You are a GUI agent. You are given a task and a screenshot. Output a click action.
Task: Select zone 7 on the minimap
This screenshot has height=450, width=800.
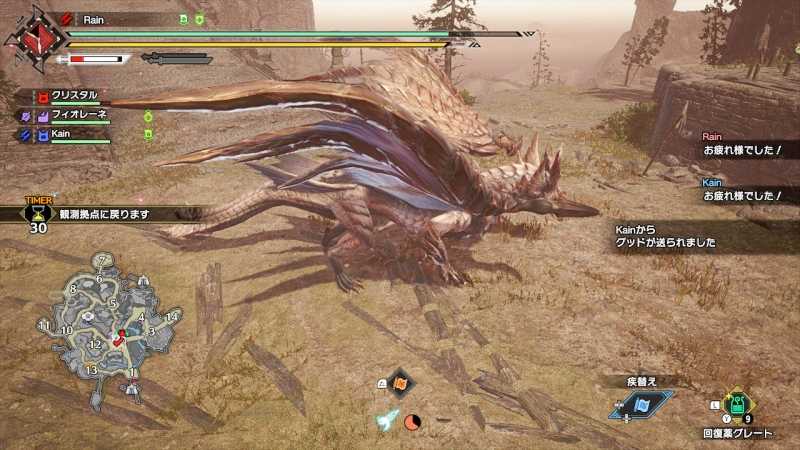100,259
